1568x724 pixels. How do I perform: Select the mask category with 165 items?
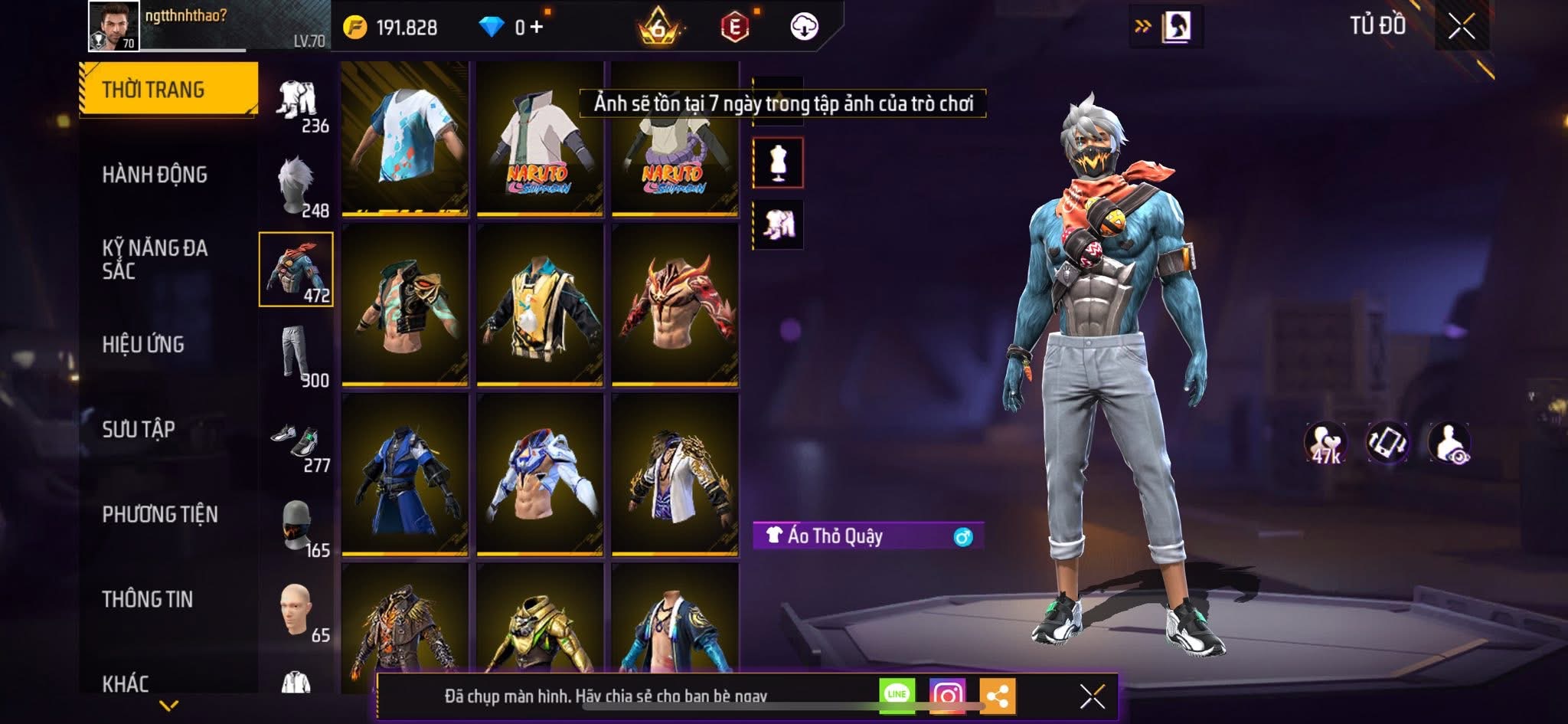[x=297, y=527]
